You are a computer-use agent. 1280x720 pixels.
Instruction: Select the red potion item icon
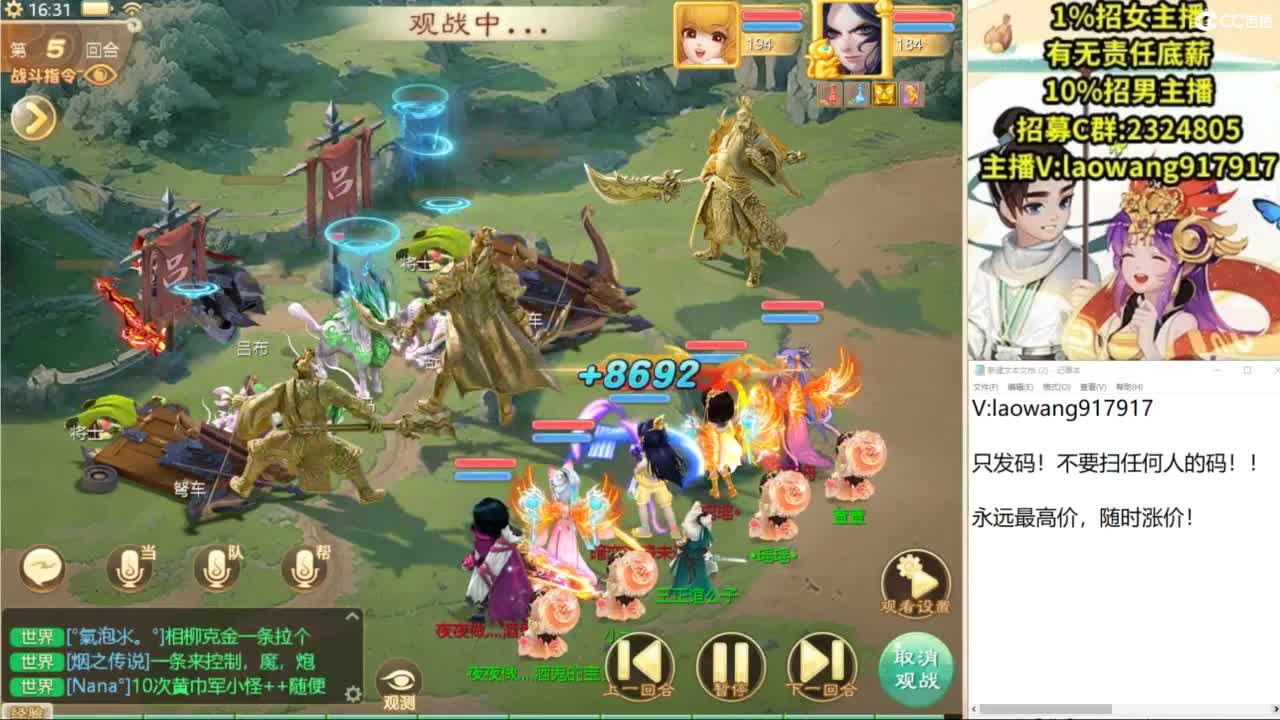tap(830, 95)
